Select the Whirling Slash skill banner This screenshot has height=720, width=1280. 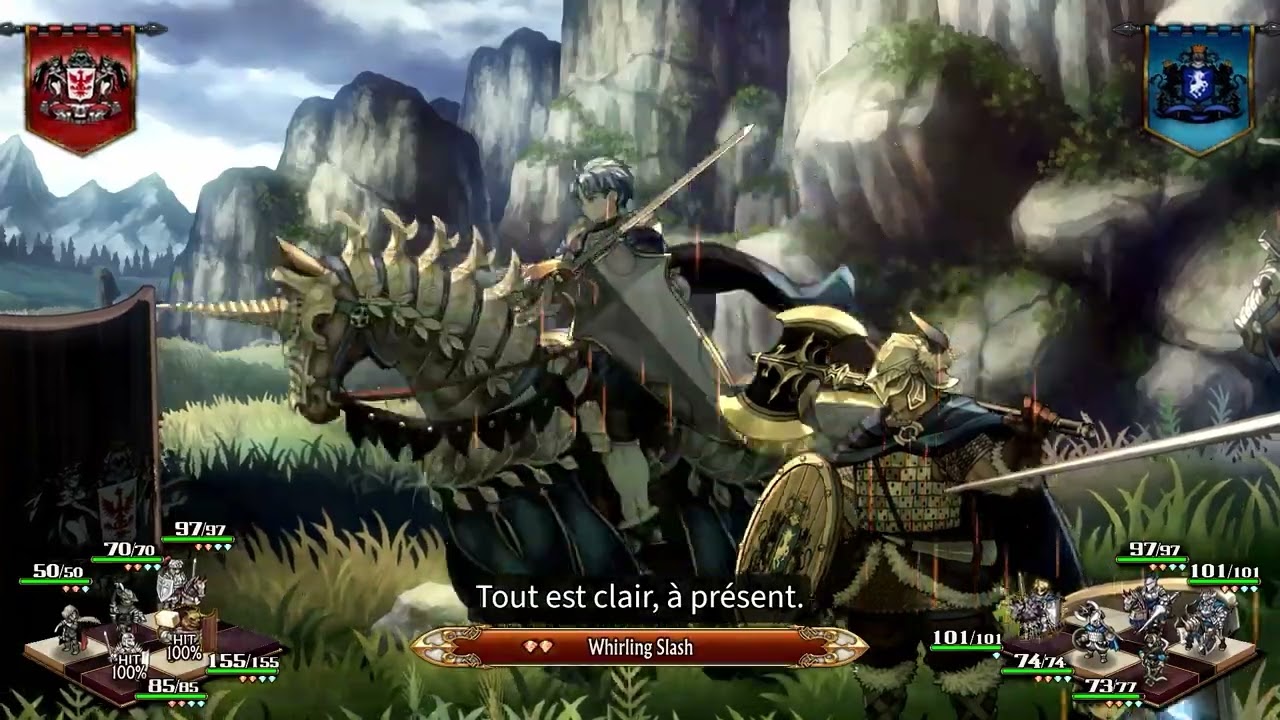click(639, 647)
